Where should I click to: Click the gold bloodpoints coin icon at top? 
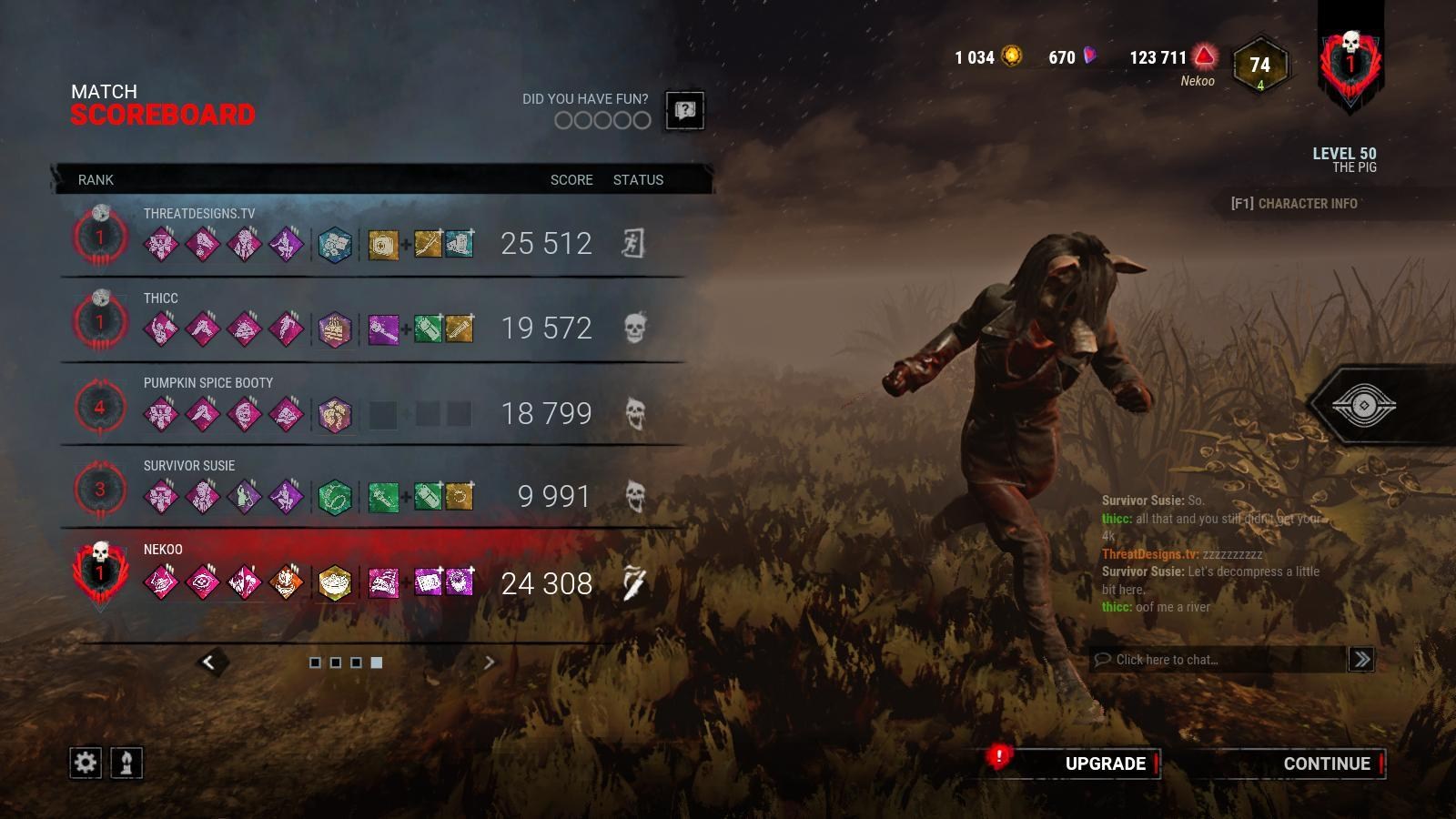point(1013,56)
